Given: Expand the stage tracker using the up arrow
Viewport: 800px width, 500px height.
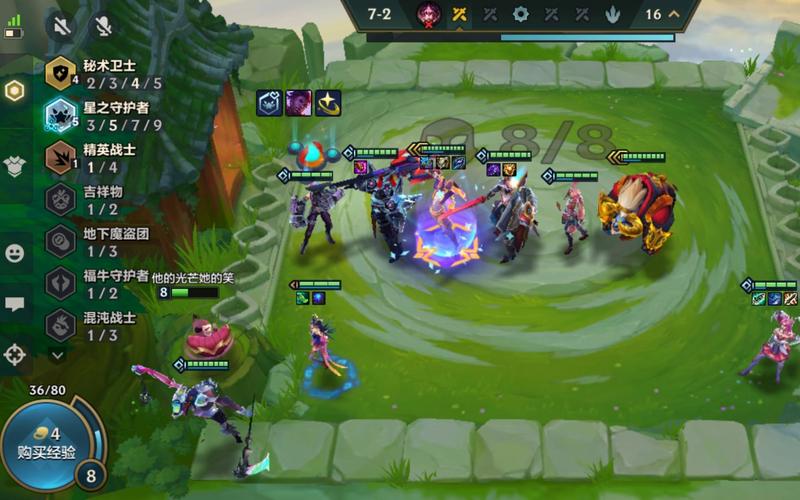Looking at the screenshot, I should (x=674, y=14).
